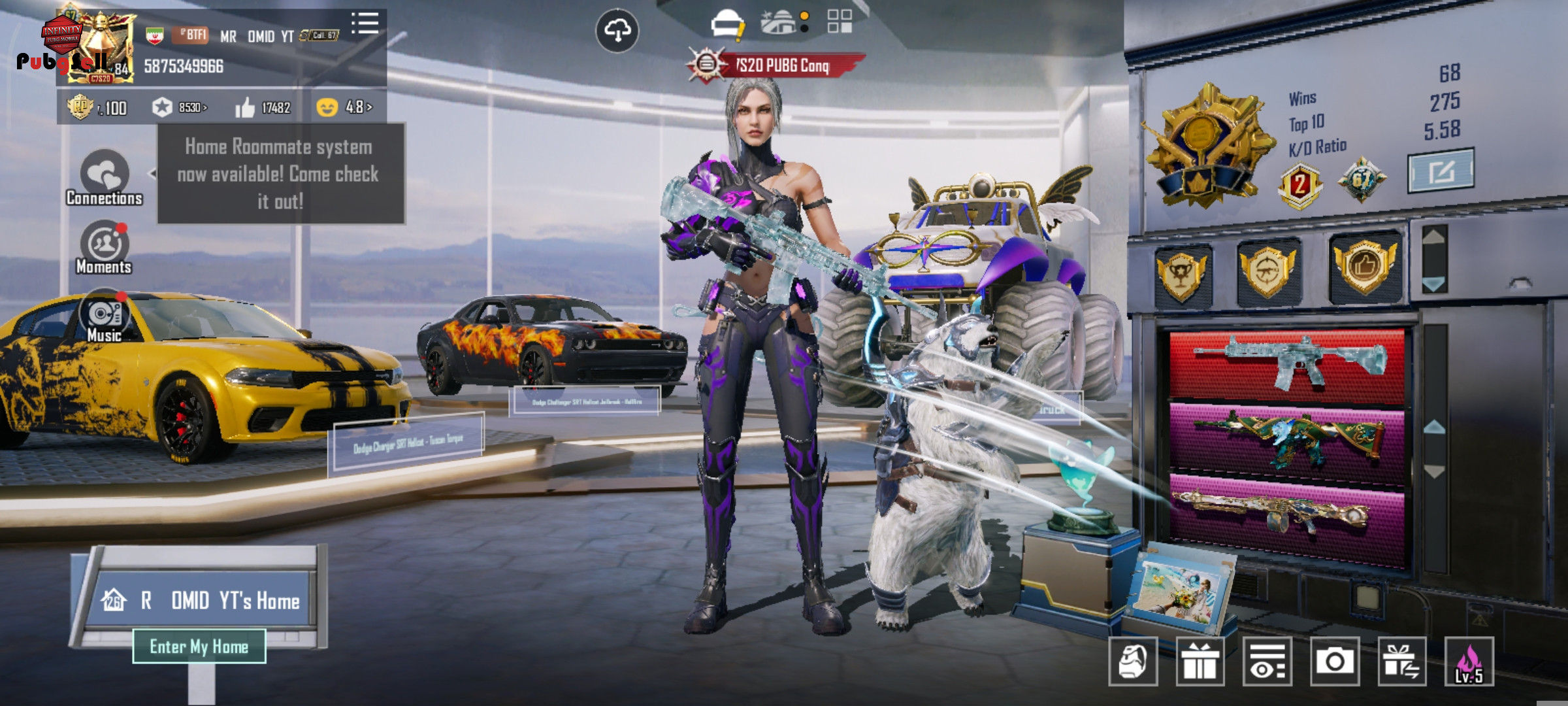
Task: Click the Enter My Home button
Action: (x=199, y=647)
